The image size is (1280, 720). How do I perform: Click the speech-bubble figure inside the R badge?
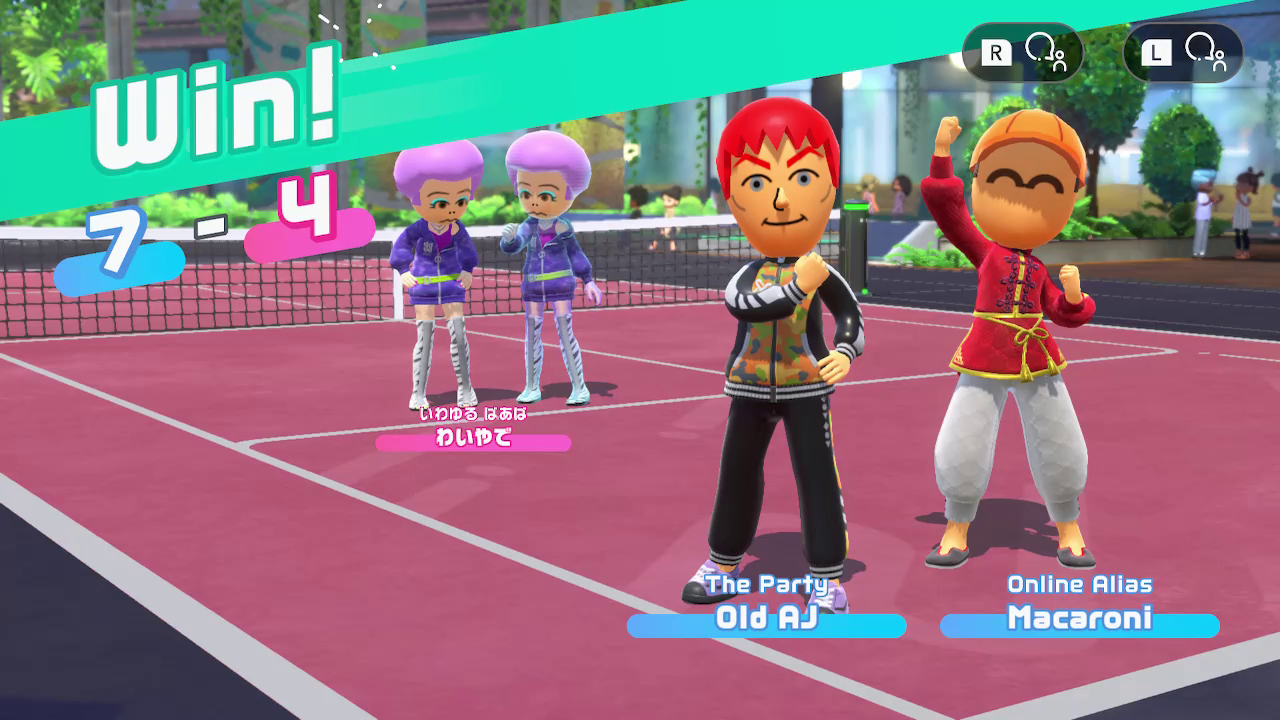point(1040,52)
